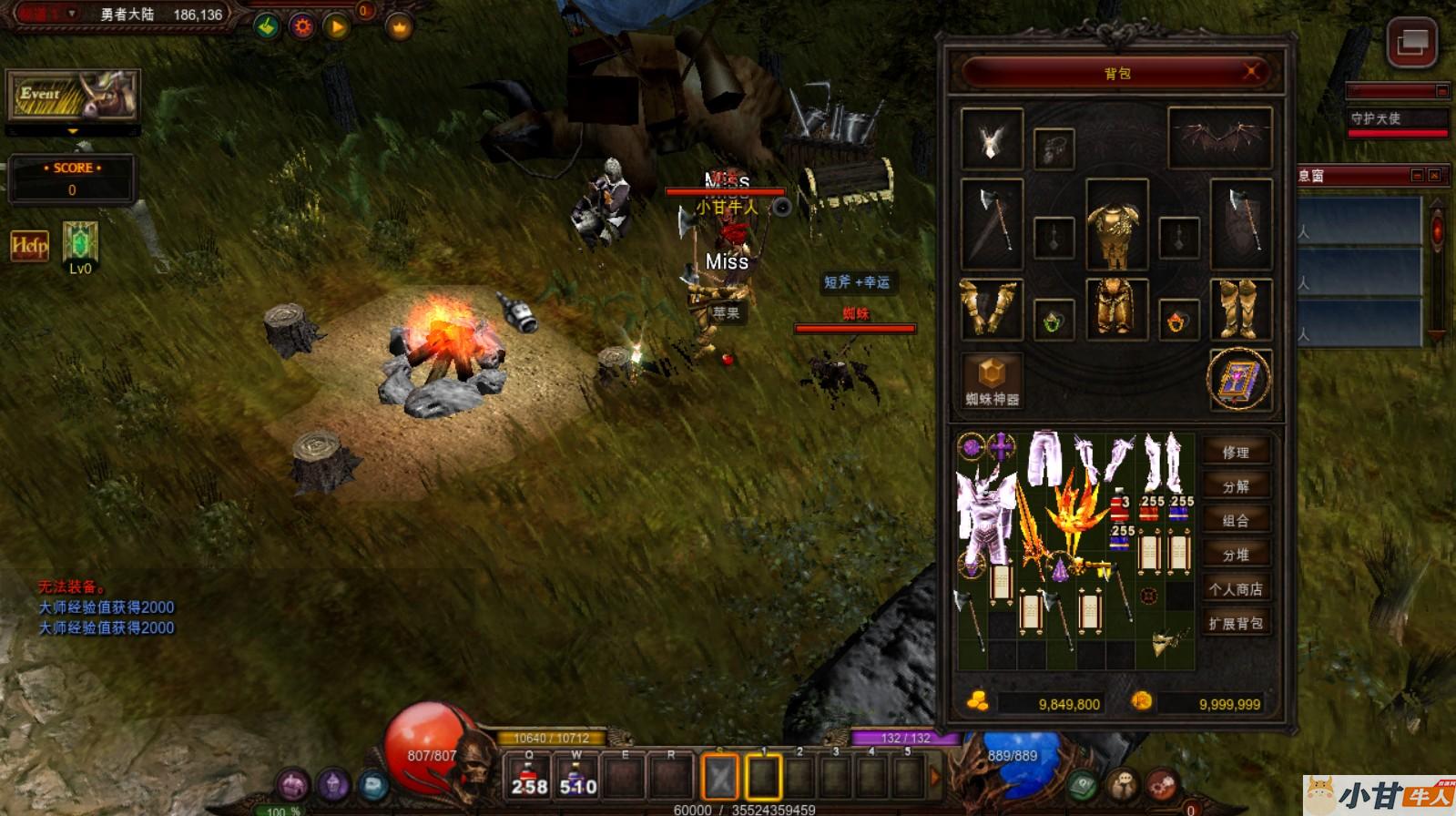
Task: Close the 背包 backpack window
Action: coord(1252,72)
